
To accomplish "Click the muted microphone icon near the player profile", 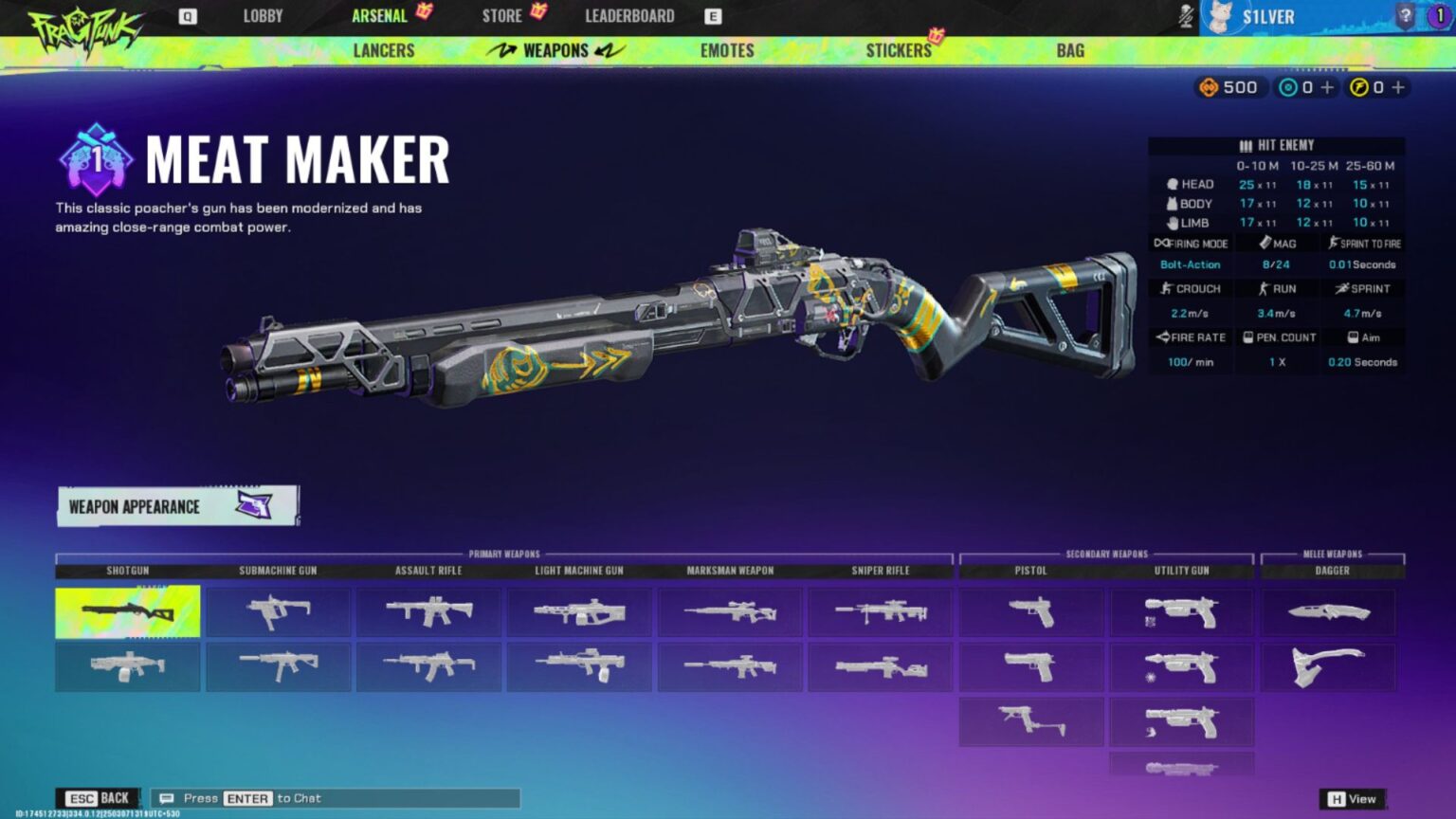I will tap(1185, 15).
